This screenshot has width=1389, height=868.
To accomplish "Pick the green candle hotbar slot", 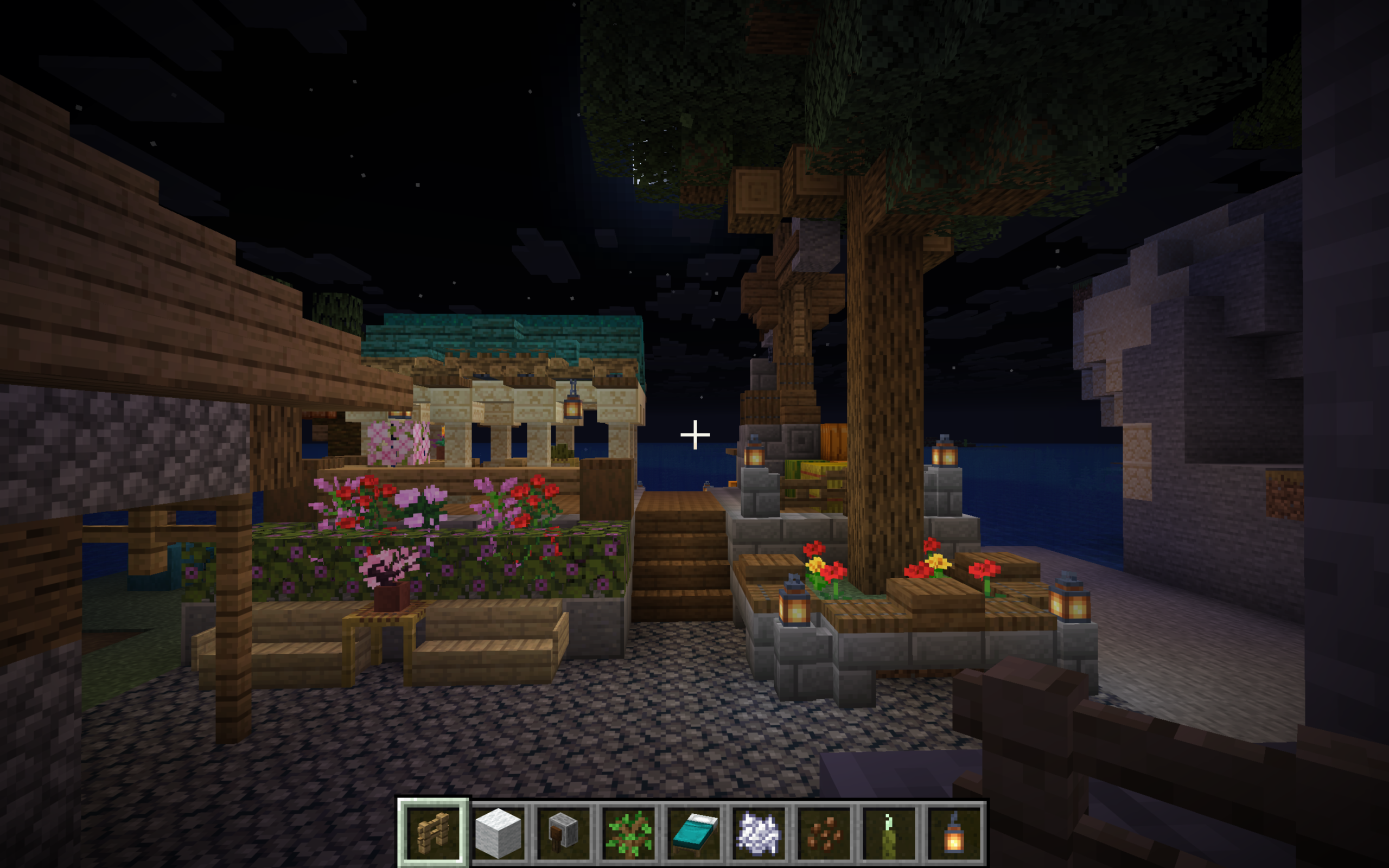I will [x=889, y=832].
